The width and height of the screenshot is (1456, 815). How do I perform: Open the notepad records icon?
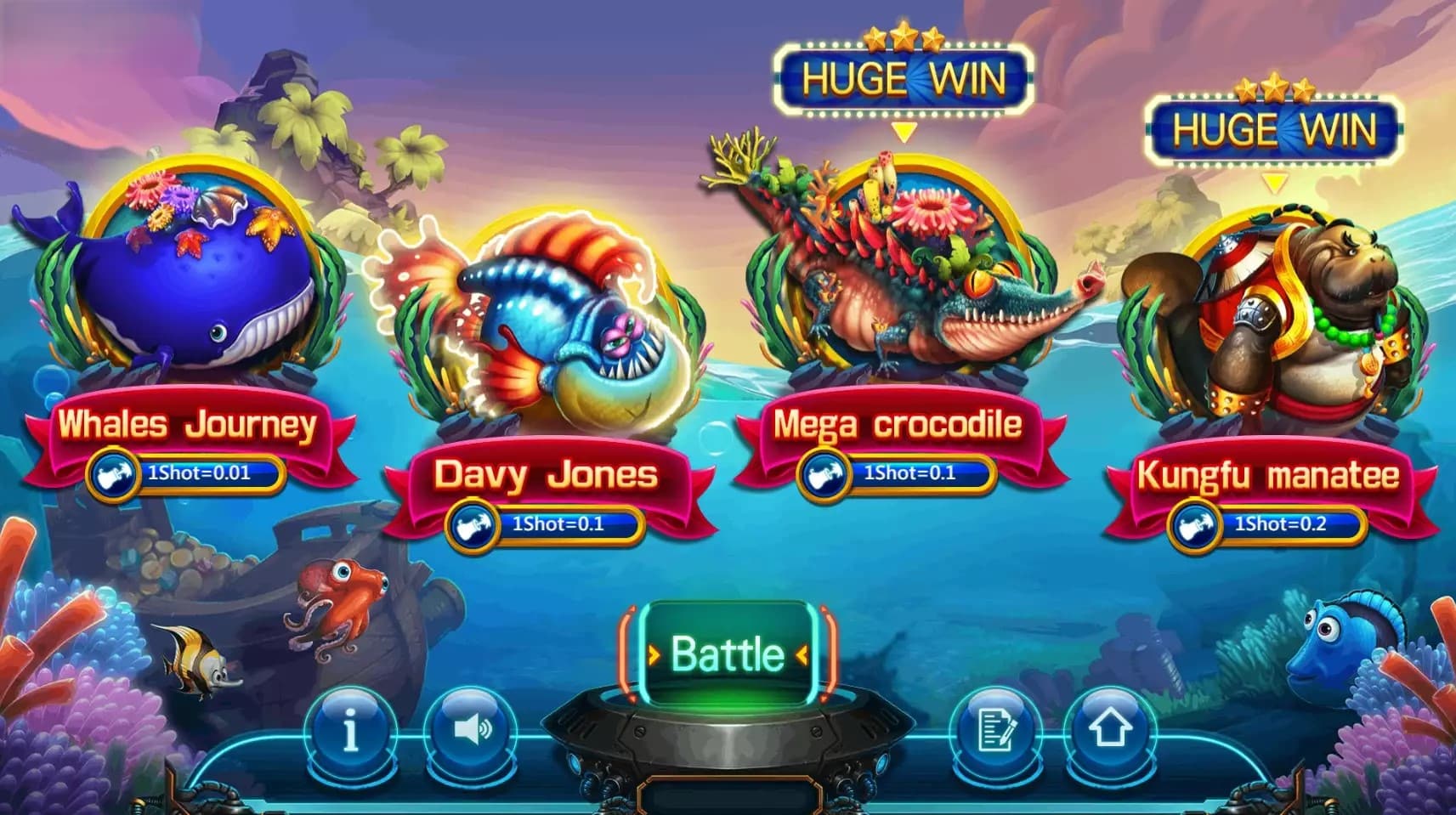(996, 730)
